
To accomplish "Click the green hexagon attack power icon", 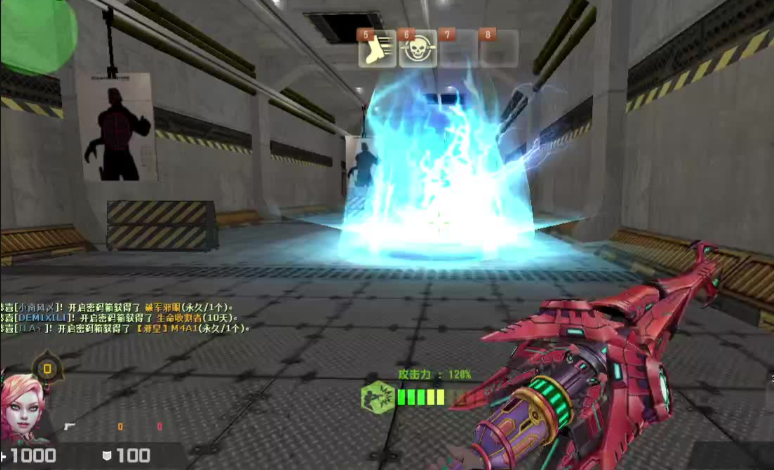I will point(376,397).
